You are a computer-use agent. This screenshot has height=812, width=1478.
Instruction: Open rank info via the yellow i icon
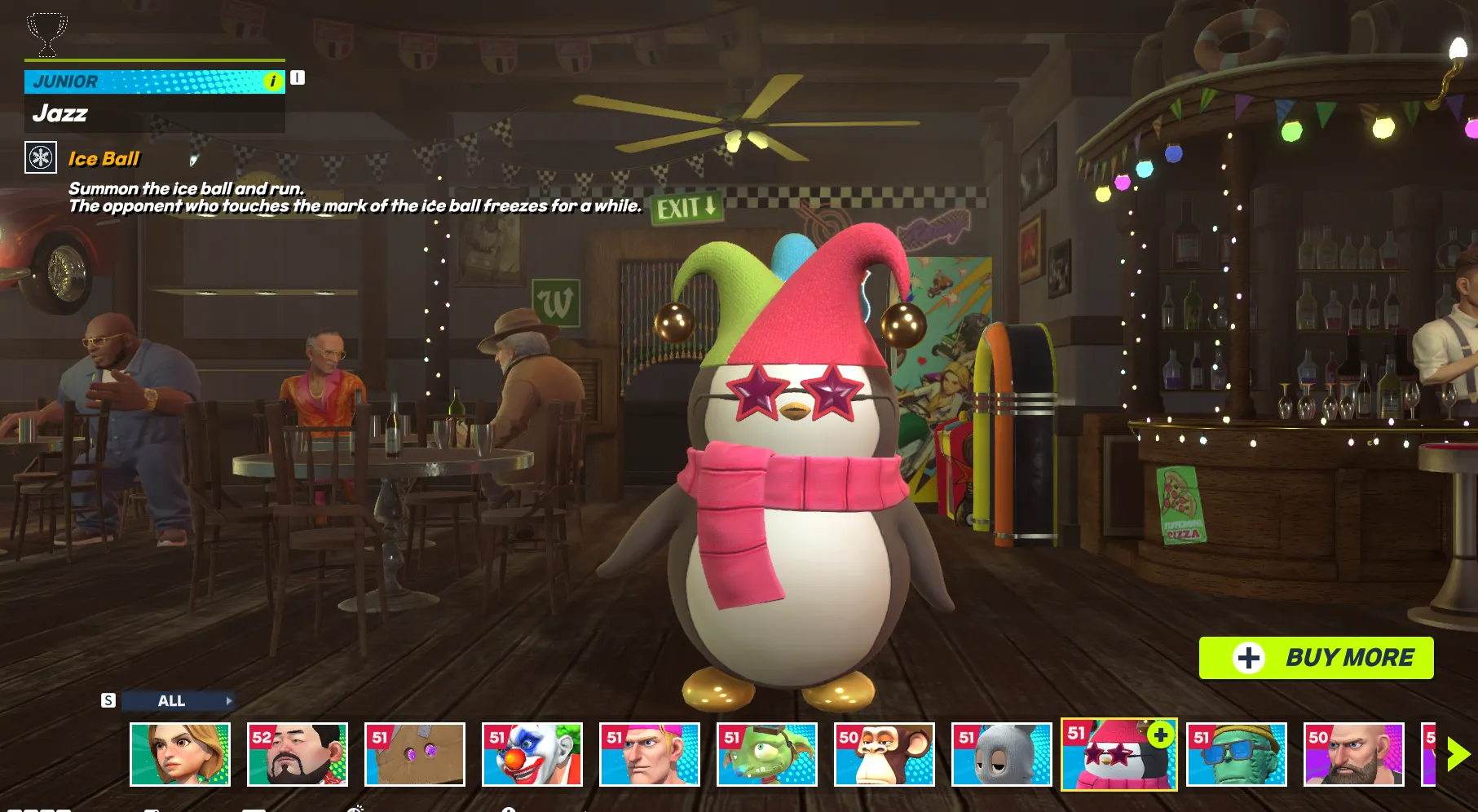pos(272,81)
